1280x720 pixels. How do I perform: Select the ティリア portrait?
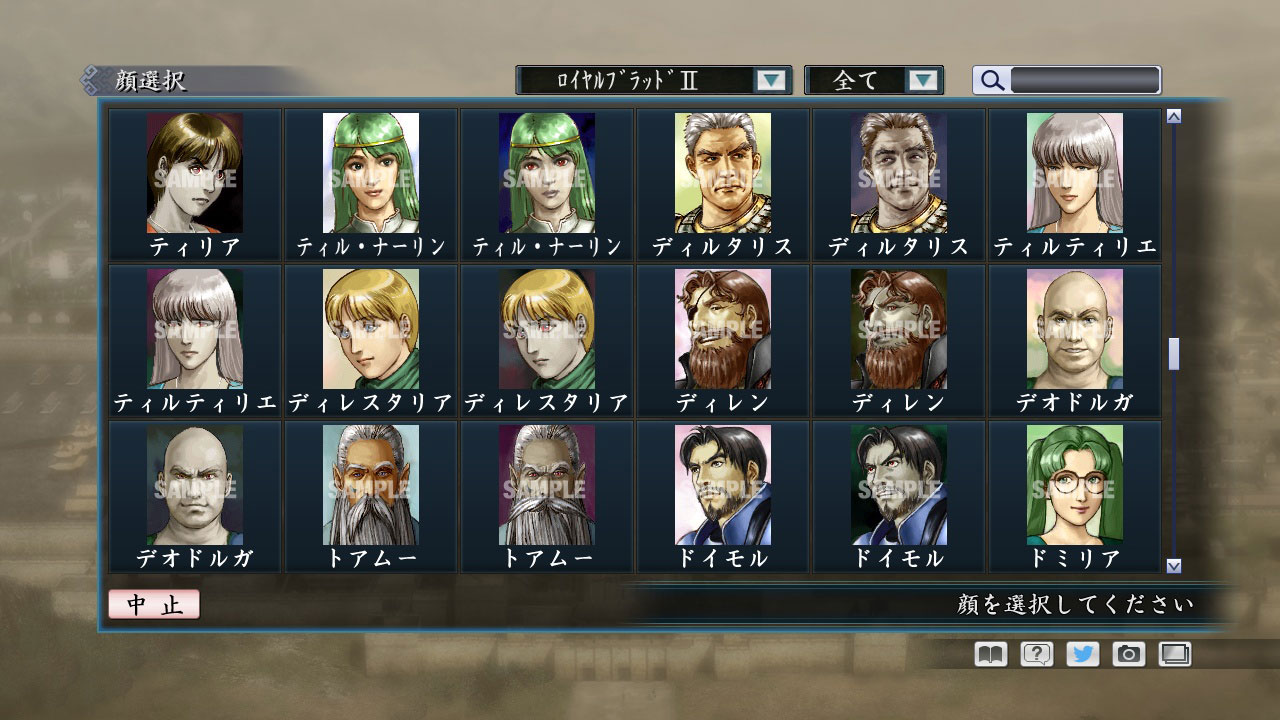(193, 170)
